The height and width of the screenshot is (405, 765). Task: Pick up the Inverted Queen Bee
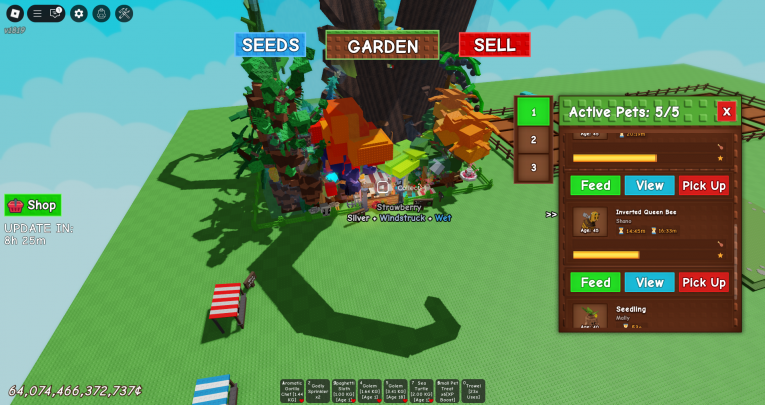[704, 282]
